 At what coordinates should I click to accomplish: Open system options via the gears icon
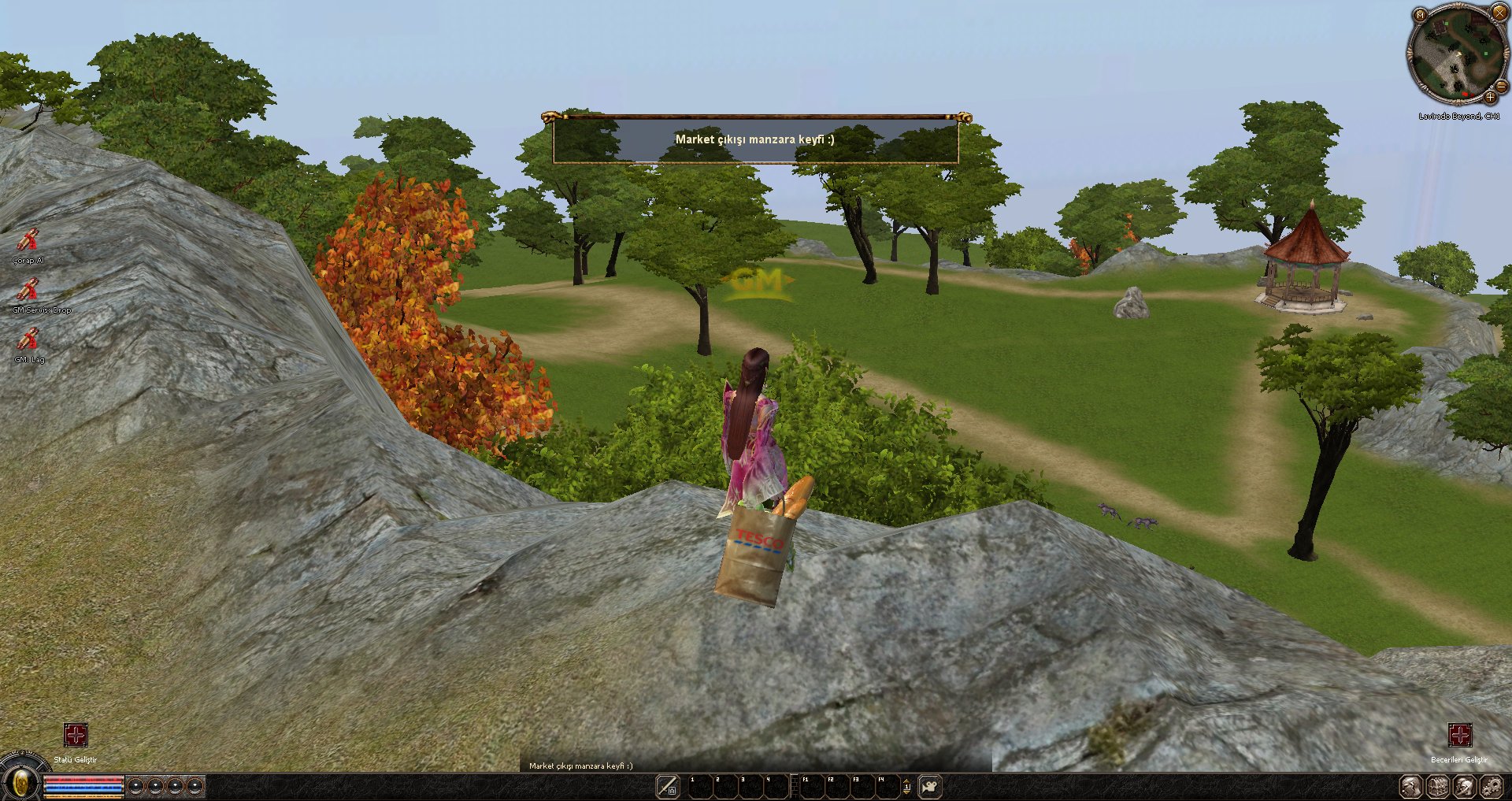tap(1492, 786)
